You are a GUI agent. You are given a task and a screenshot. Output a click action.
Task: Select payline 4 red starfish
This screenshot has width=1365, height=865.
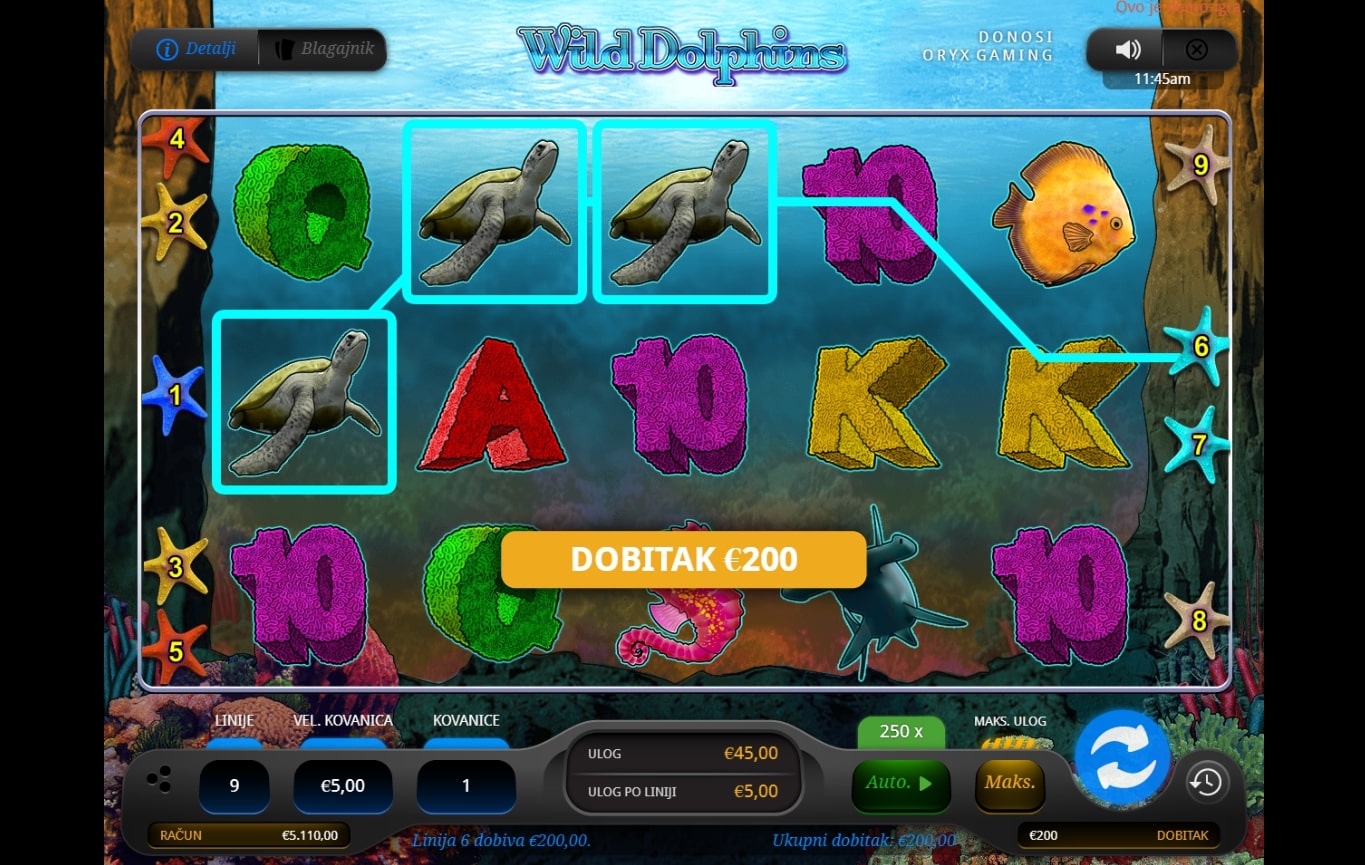(176, 139)
